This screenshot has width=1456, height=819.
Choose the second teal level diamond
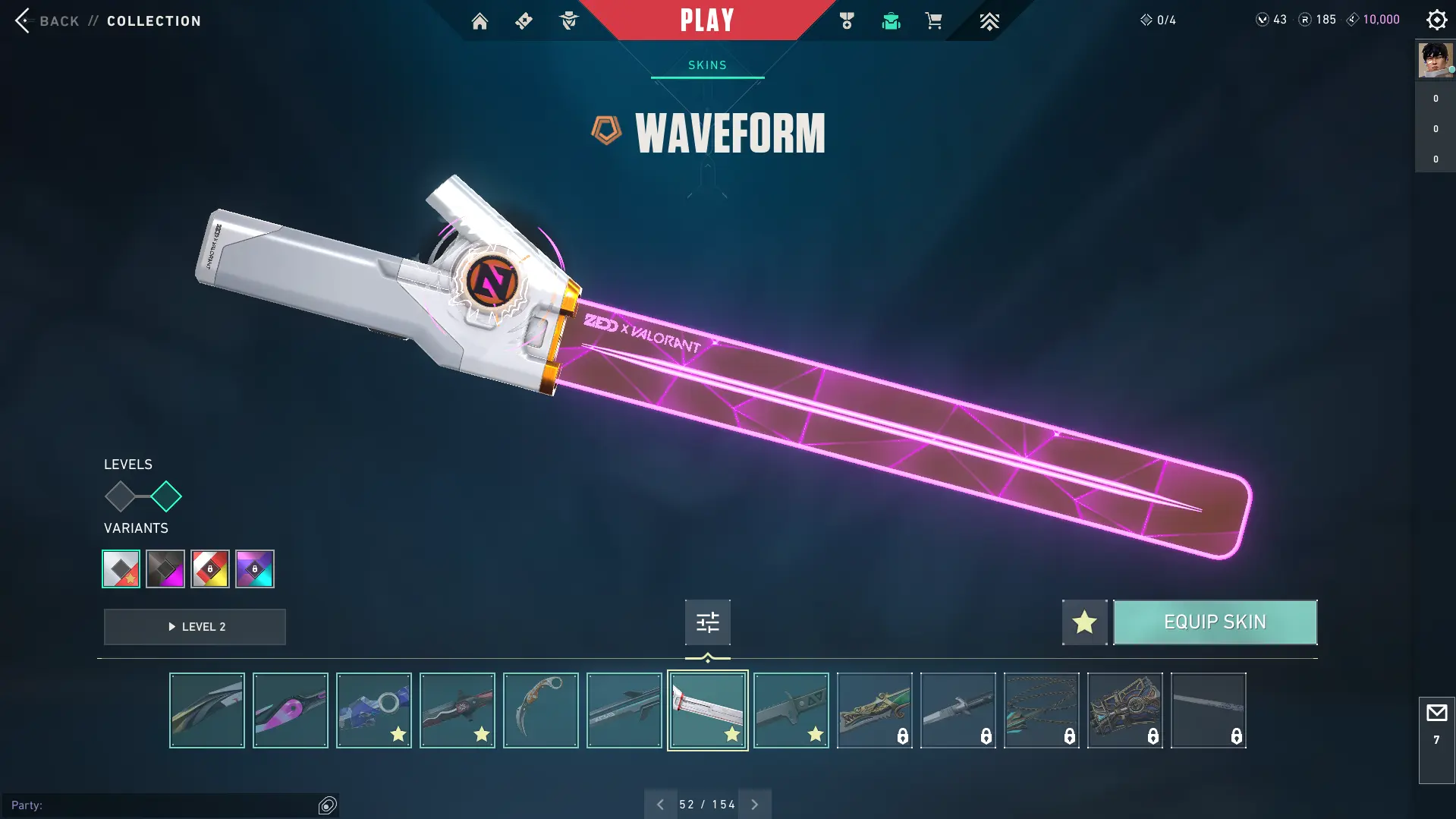point(166,496)
